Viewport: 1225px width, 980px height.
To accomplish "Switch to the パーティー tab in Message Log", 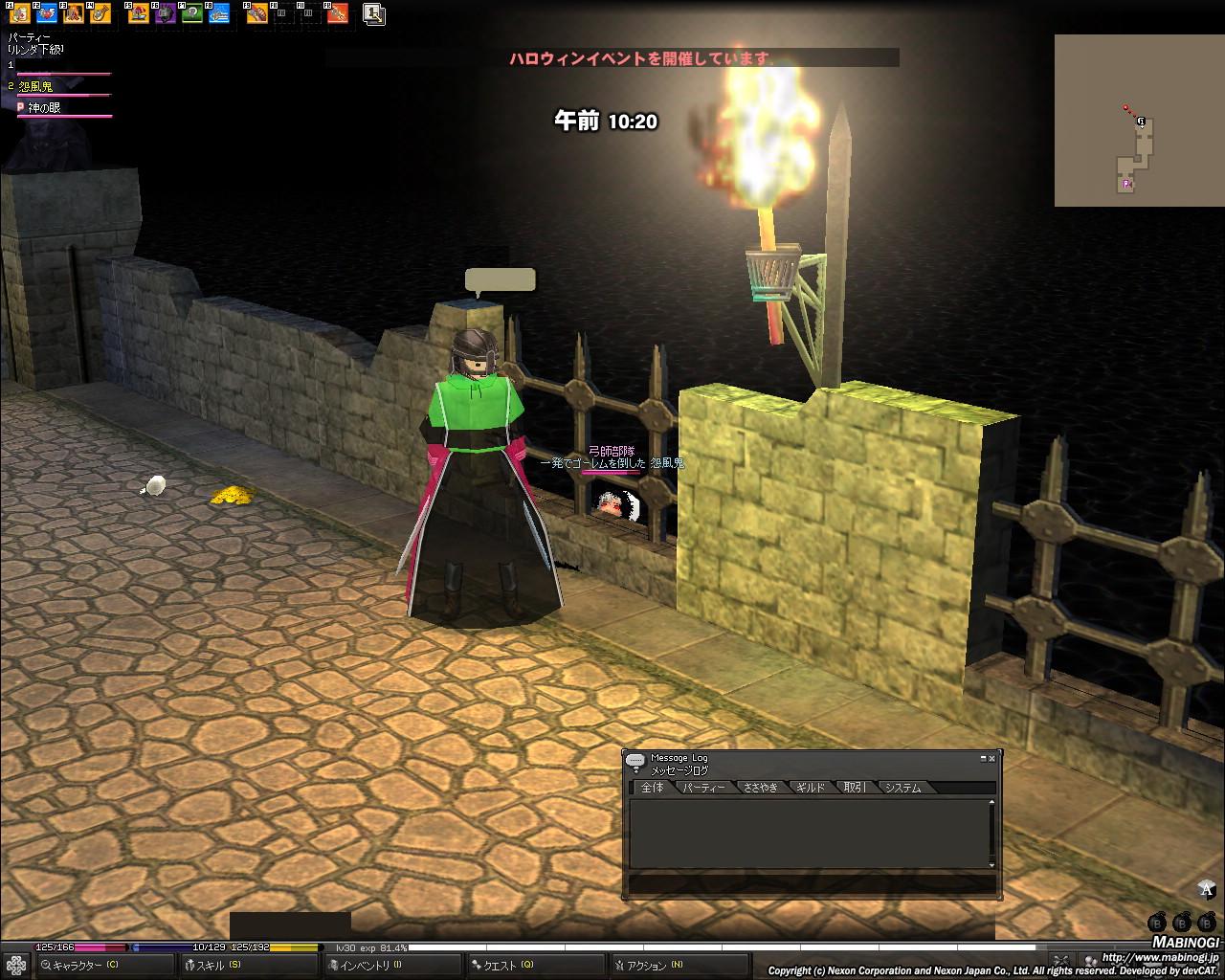I will tap(703, 788).
